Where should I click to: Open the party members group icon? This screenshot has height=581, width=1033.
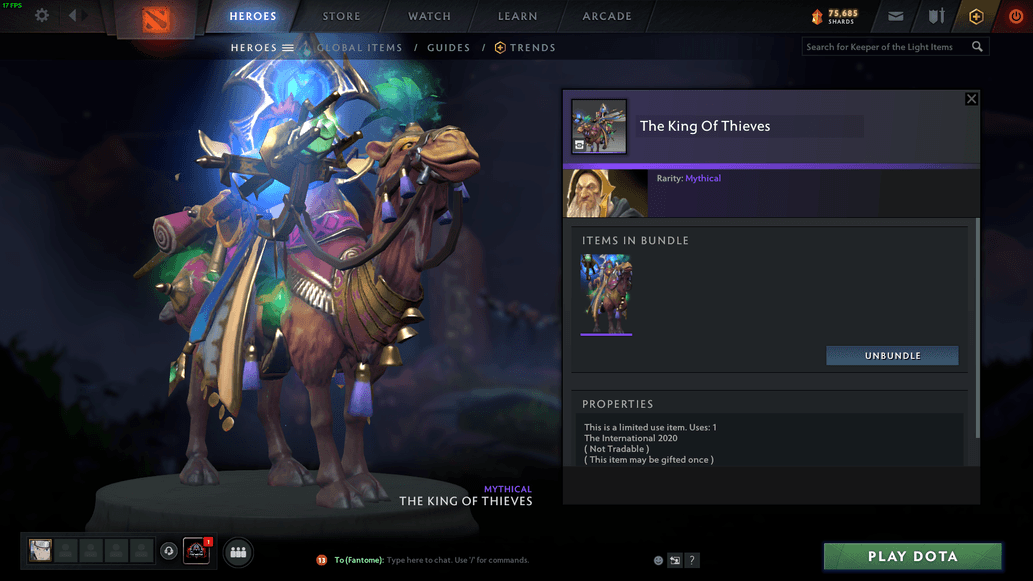(x=238, y=551)
